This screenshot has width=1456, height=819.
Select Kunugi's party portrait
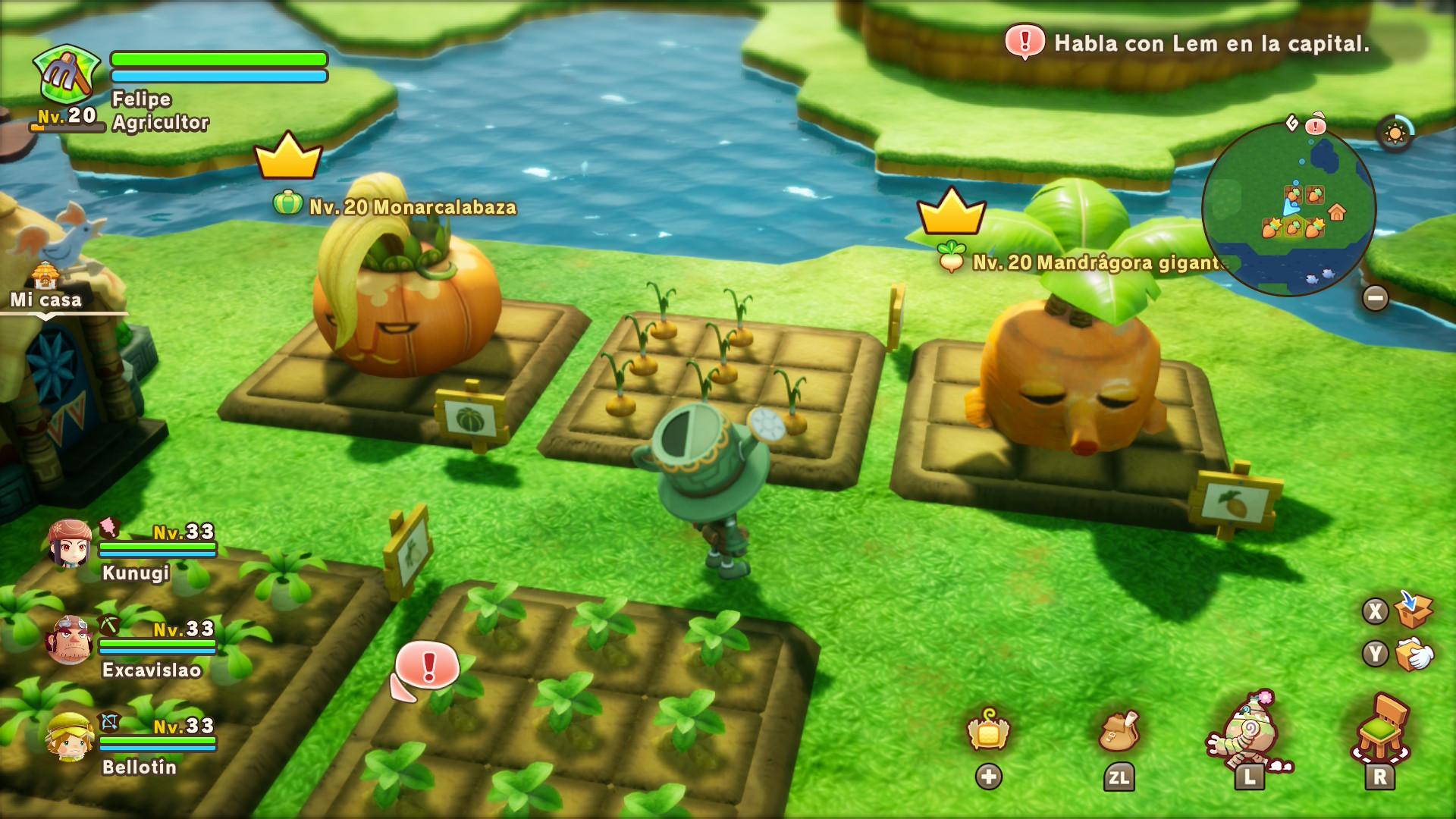[x=70, y=544]
